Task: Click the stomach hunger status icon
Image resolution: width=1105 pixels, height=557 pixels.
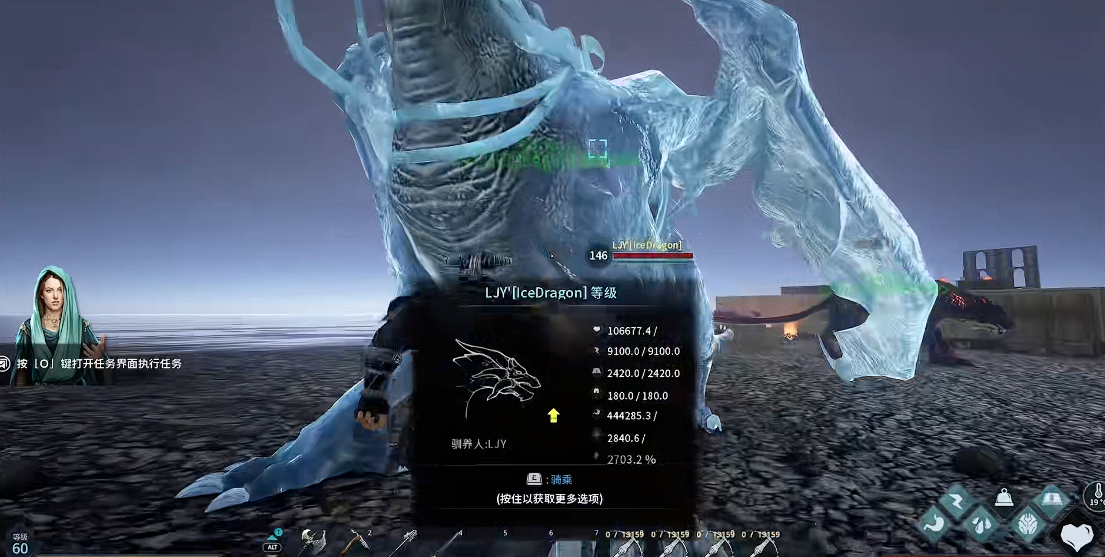Action: point(934,523)
